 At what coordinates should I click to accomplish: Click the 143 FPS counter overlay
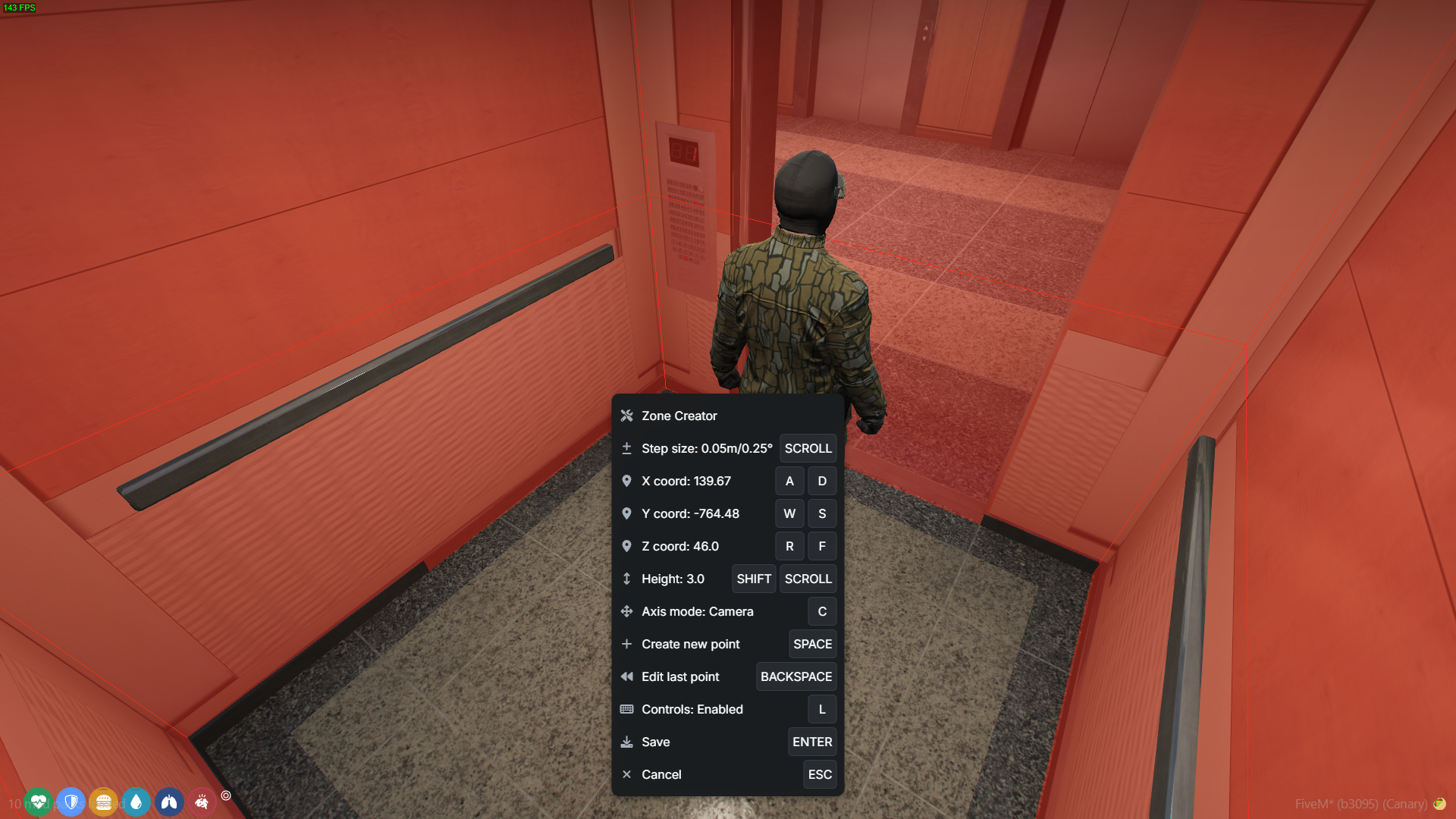20,9
